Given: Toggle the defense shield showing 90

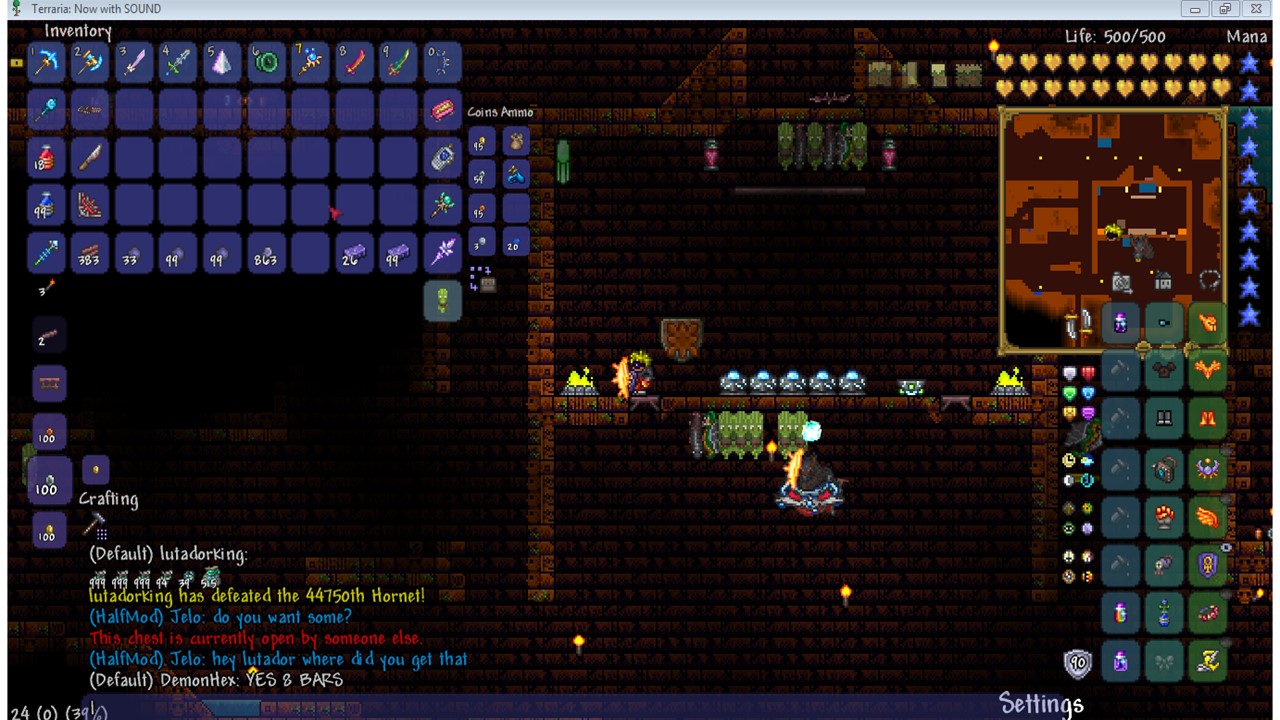Looking at the screenshot, I should tap(1077, 662).
